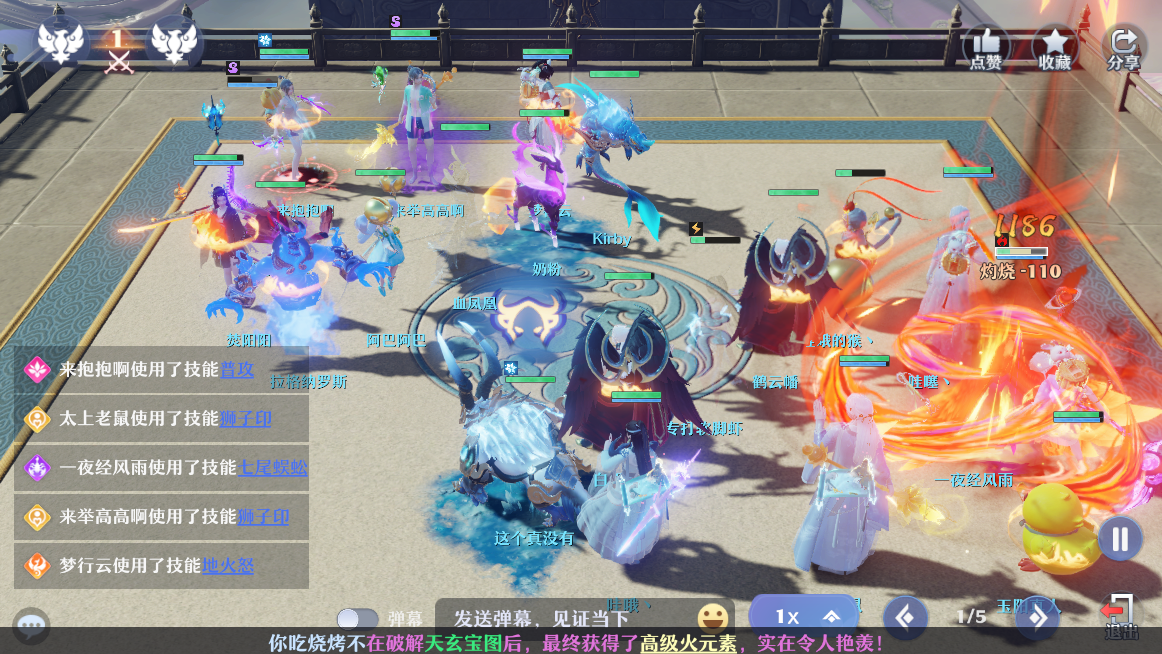Viewport: 1162px width, 654px height.
Task: Go to the previous round
Action: pyautogui.click(x=905, y=617)
